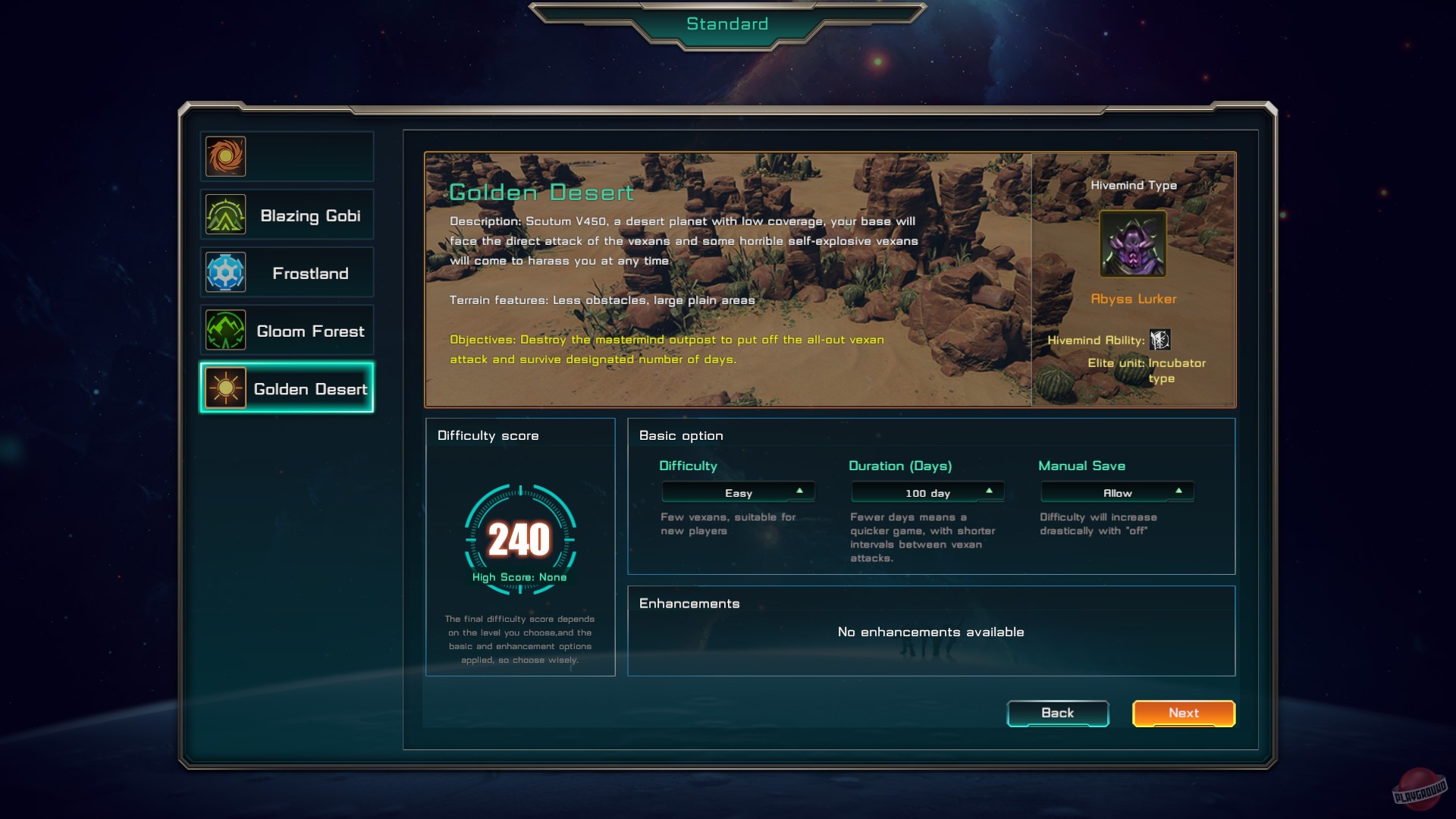
Task: Select the Frostland snowflake icon
Action: pyautogui.click(x=224, y=271)
